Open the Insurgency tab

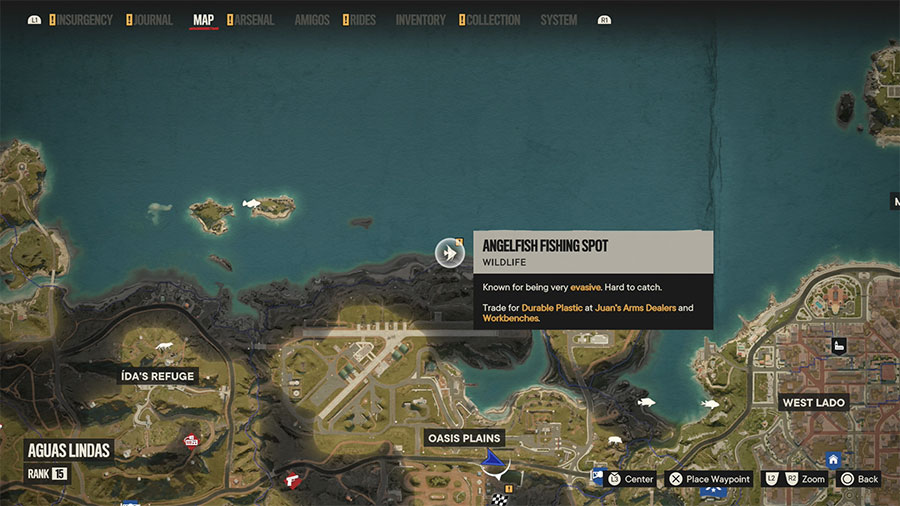pyautogui.click(x=83, y=20)
